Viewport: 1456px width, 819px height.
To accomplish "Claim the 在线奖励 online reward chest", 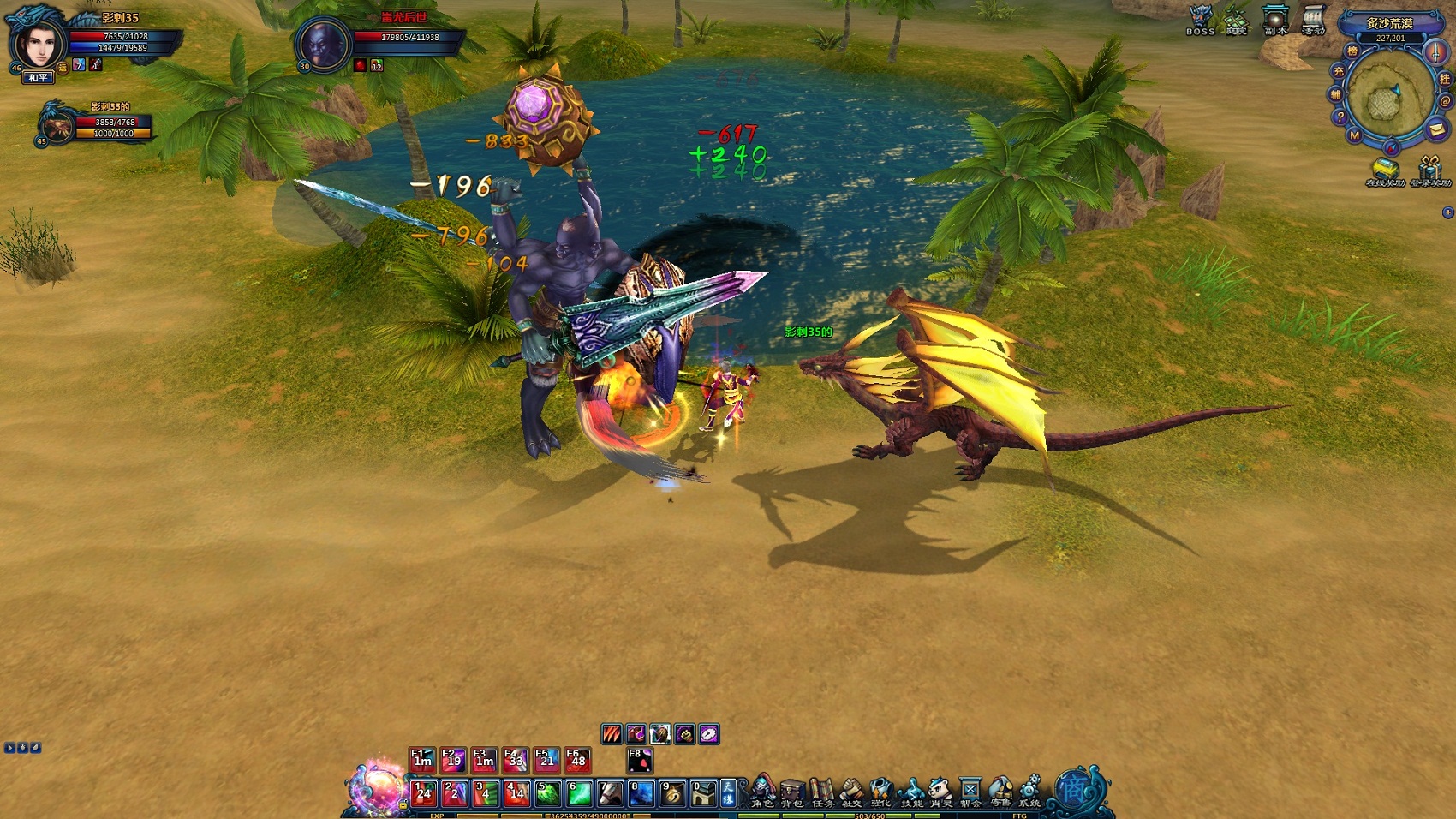I will 1384,170.
